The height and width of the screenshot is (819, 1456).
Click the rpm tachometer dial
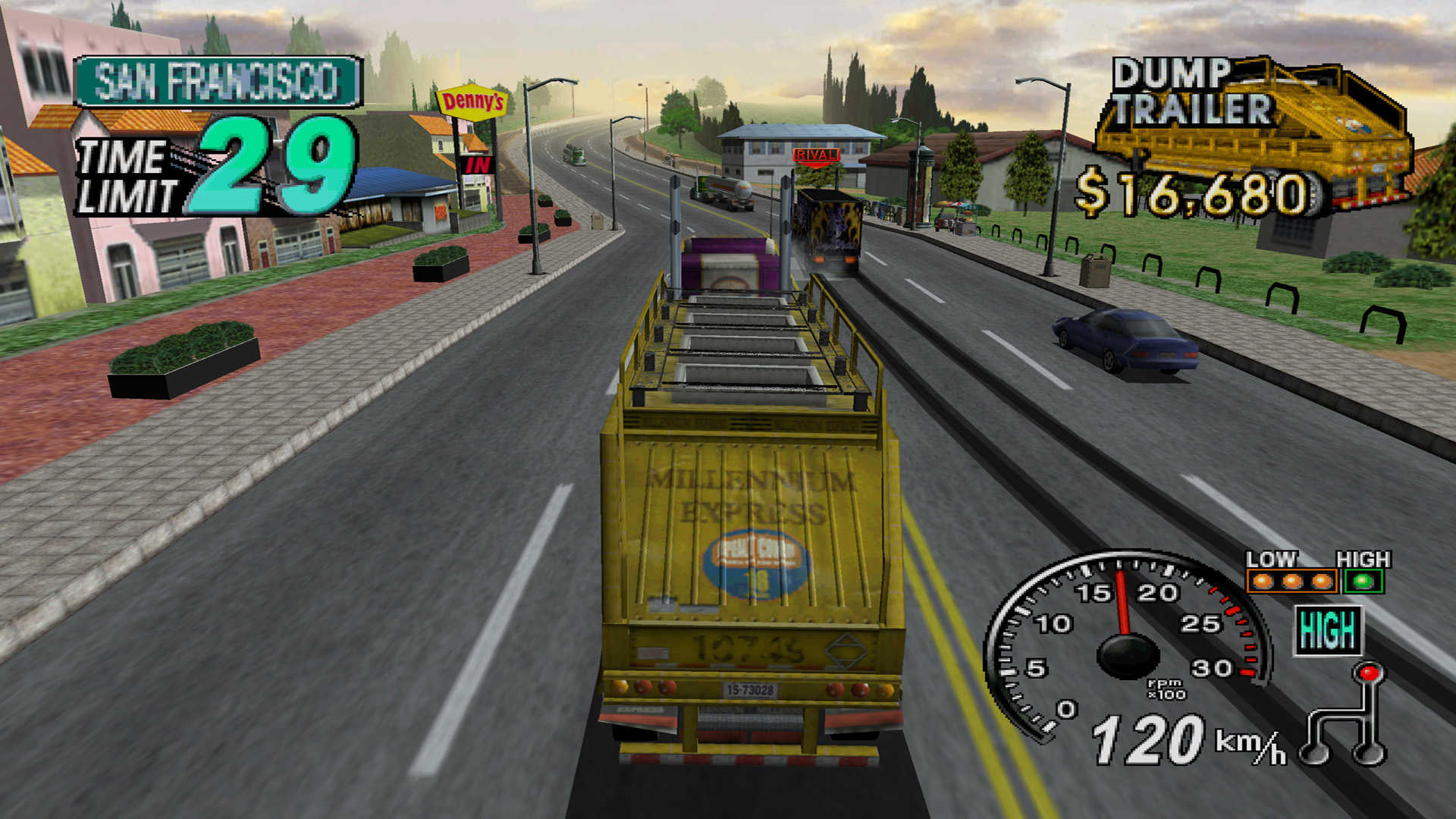(x=1128, y=645)
